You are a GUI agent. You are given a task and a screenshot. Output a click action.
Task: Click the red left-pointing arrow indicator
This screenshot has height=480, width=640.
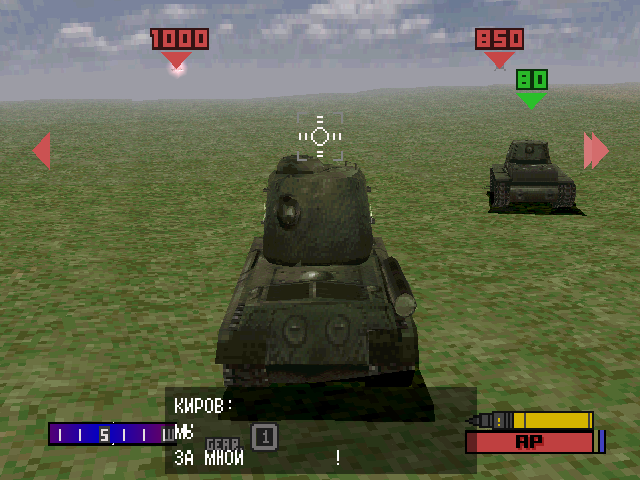[42, 151]
